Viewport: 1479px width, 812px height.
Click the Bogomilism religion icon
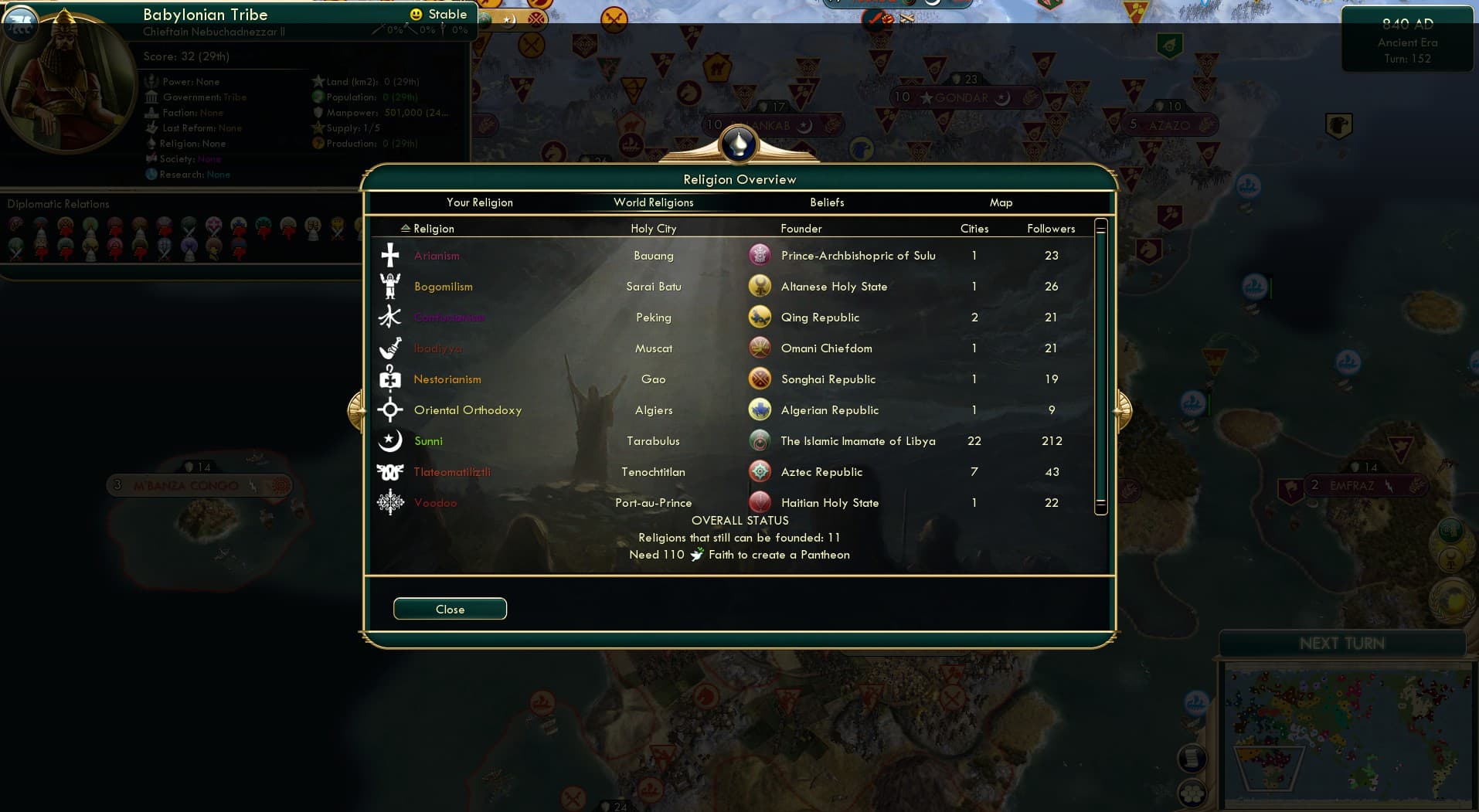[x=389, y=286]
